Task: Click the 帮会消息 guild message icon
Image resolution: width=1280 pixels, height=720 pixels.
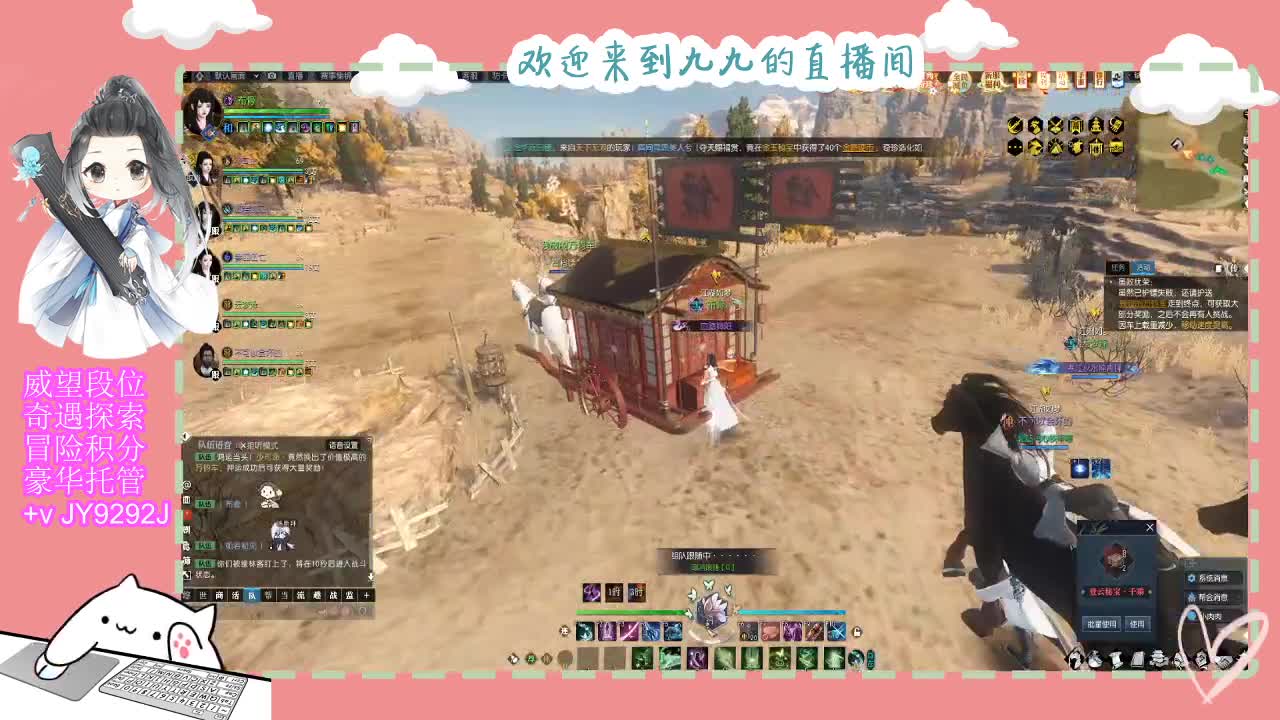Action: click(x=1195, y=597)
